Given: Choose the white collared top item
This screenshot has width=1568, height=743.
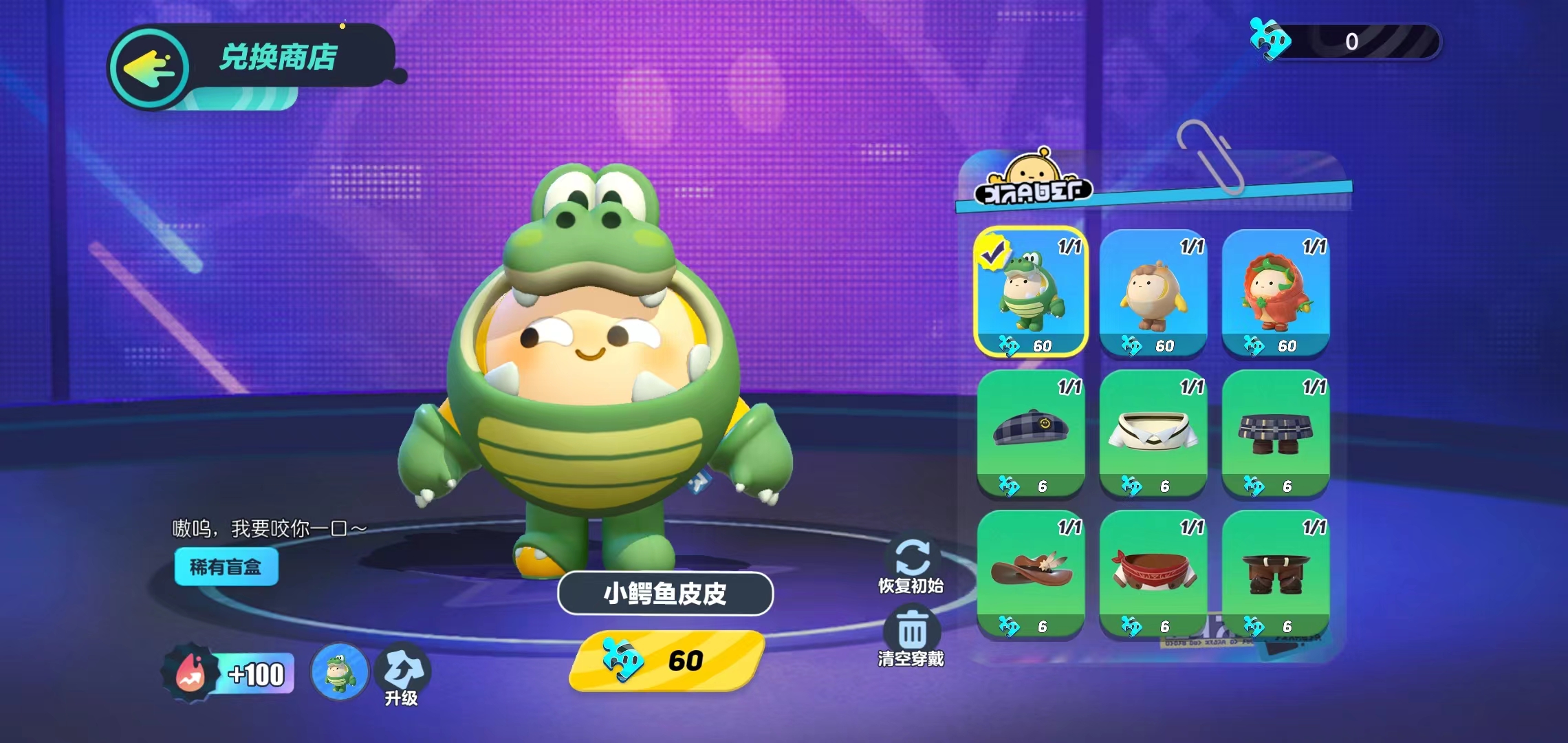Looking at the screenshot, I should pyautogui.click(x=1153, y=433).
